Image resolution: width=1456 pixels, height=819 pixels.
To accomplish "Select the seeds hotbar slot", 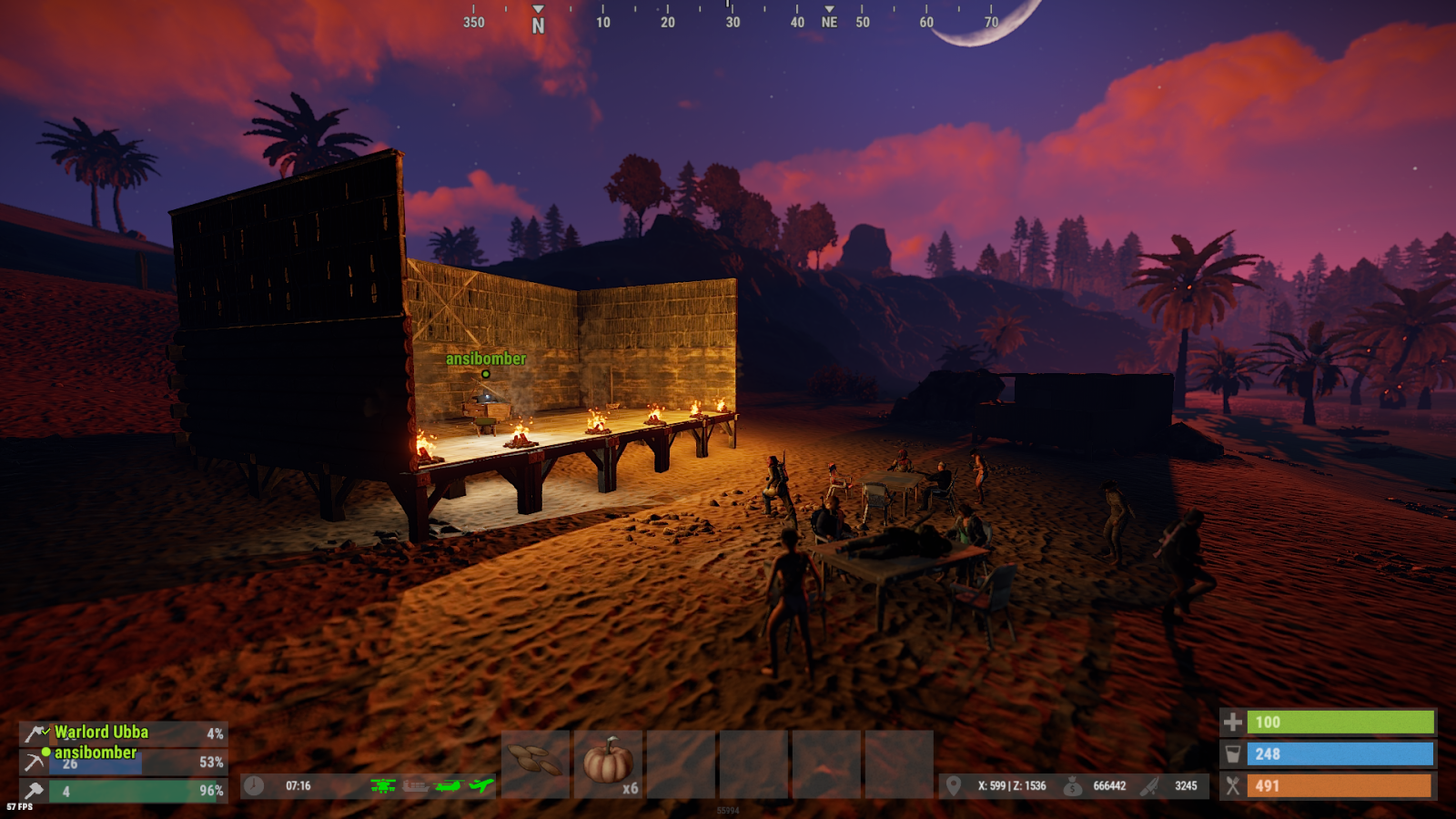I will click(x=535, y=763).
